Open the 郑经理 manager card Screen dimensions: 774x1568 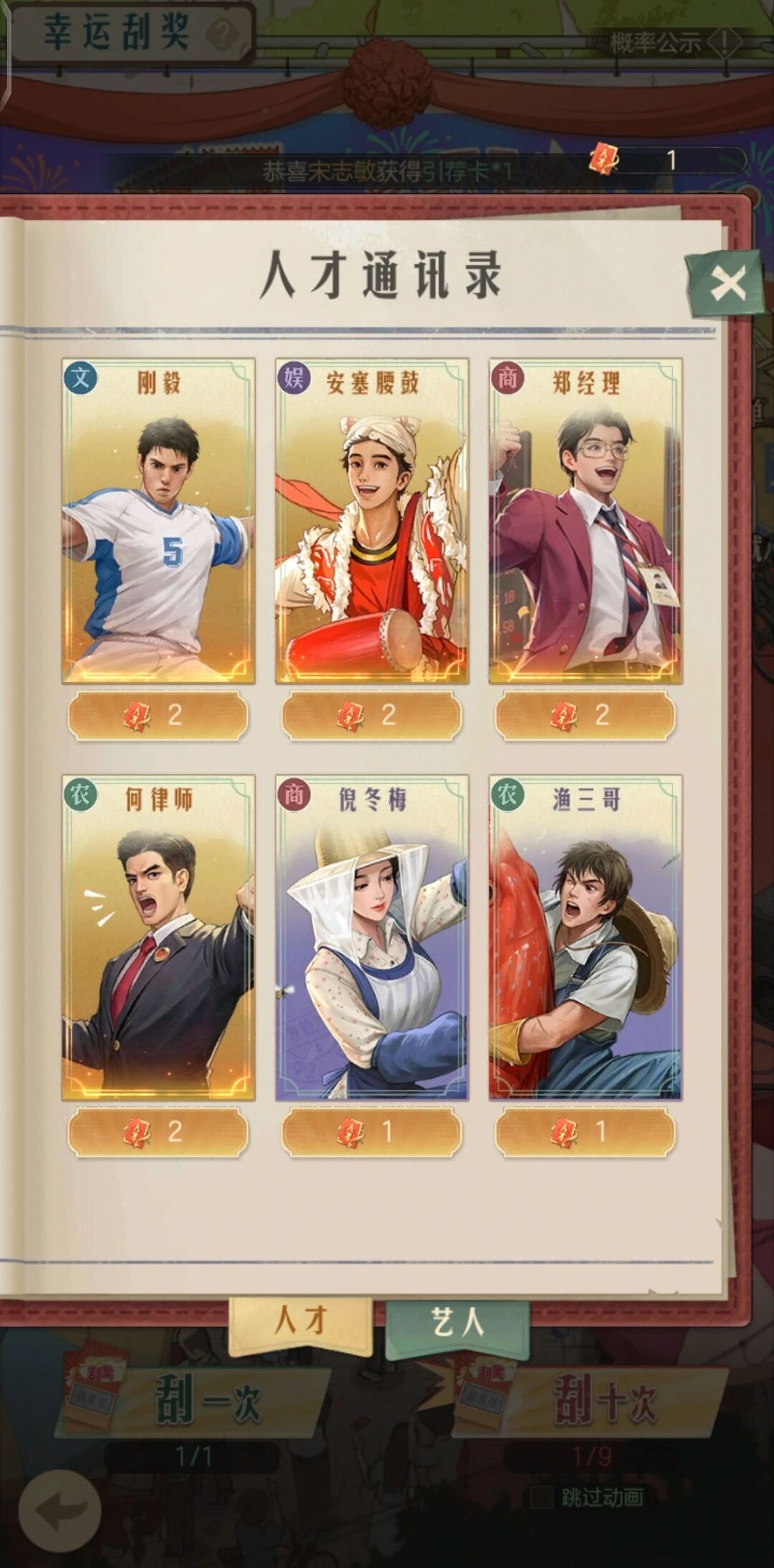click(x=586, y=521)
